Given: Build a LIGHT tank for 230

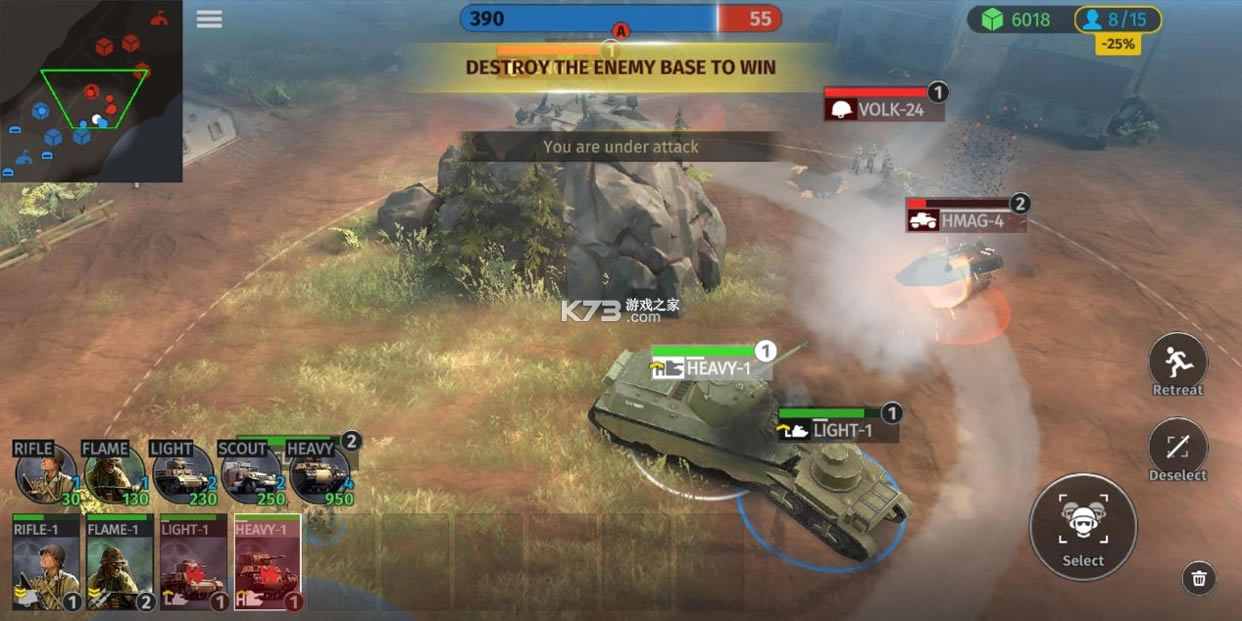Looking at the screenshot, I should pyautogui.click(x=182, y=472).
